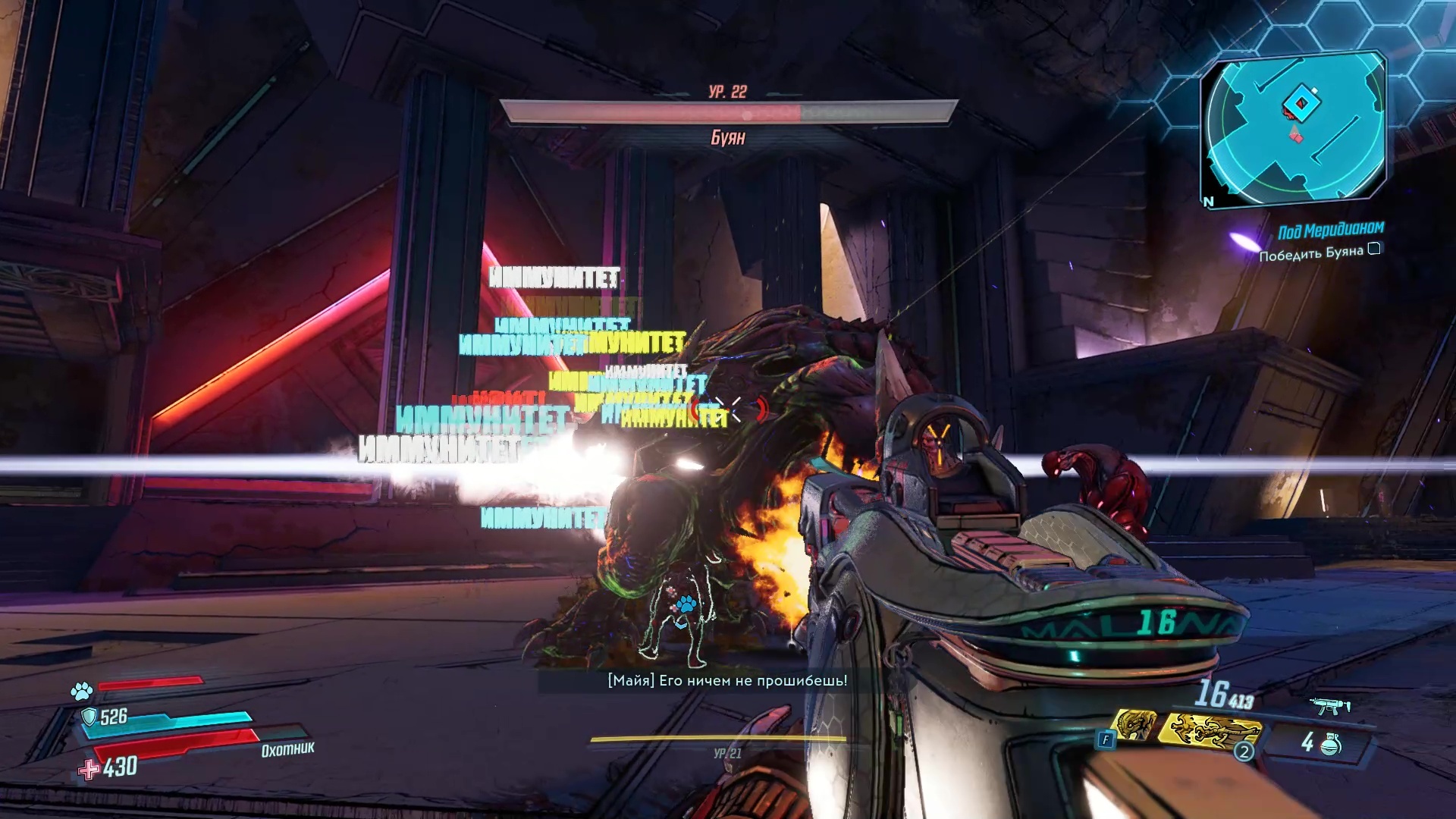Viewport: 1456px width, 819px height.
Task: Select the pet paw icon
Action: (x=81, y=690)
